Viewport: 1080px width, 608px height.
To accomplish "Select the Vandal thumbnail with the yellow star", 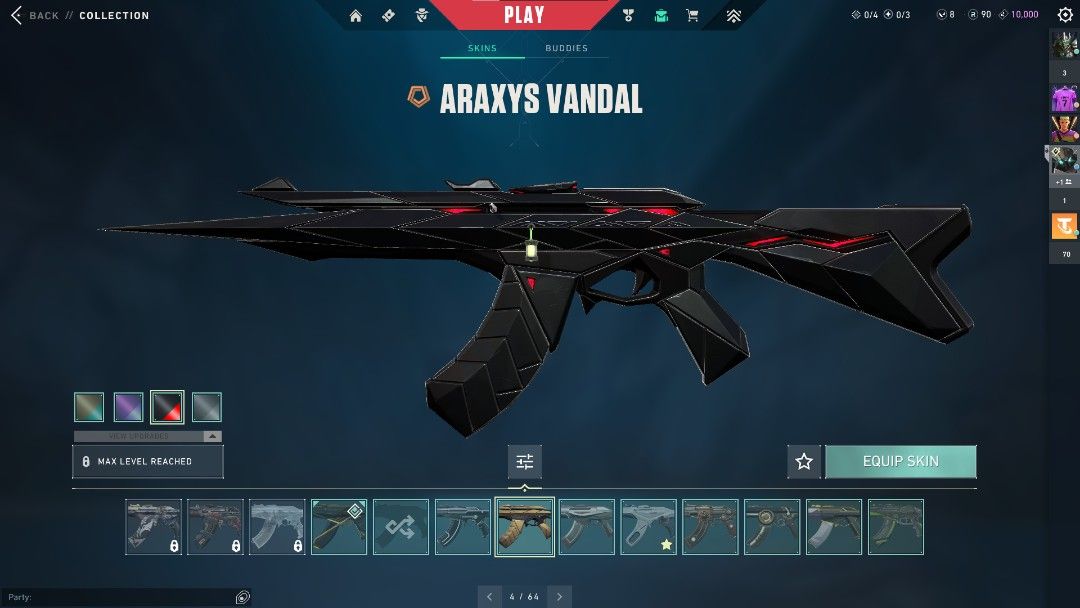I will (x=649, y=527).
